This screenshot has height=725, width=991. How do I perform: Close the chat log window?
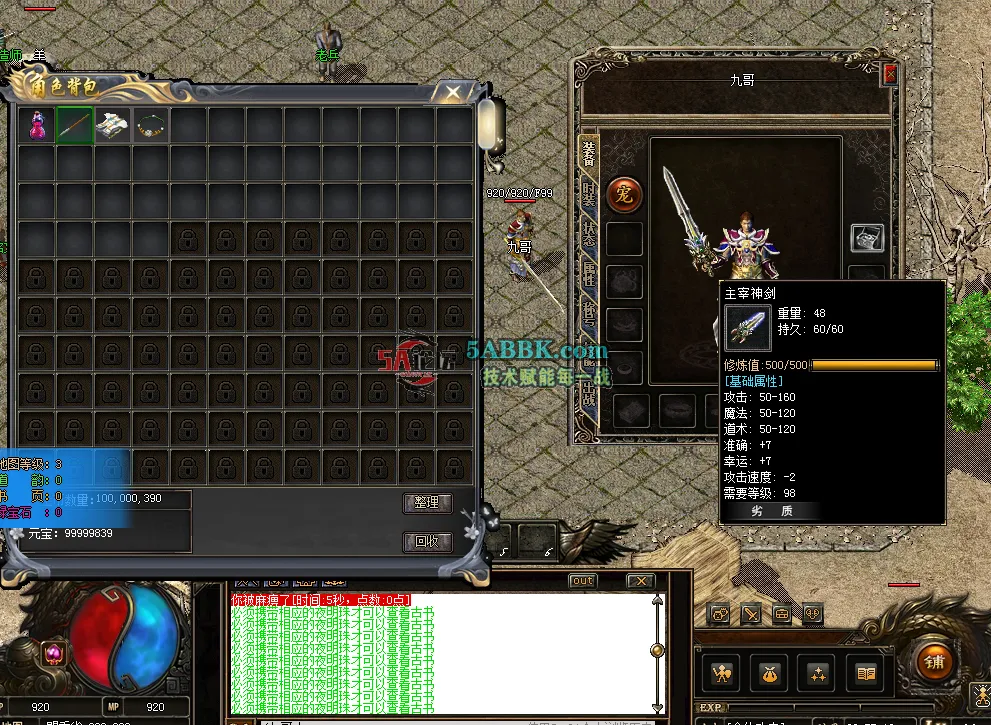pyautogui.click(x=640, y=581)
